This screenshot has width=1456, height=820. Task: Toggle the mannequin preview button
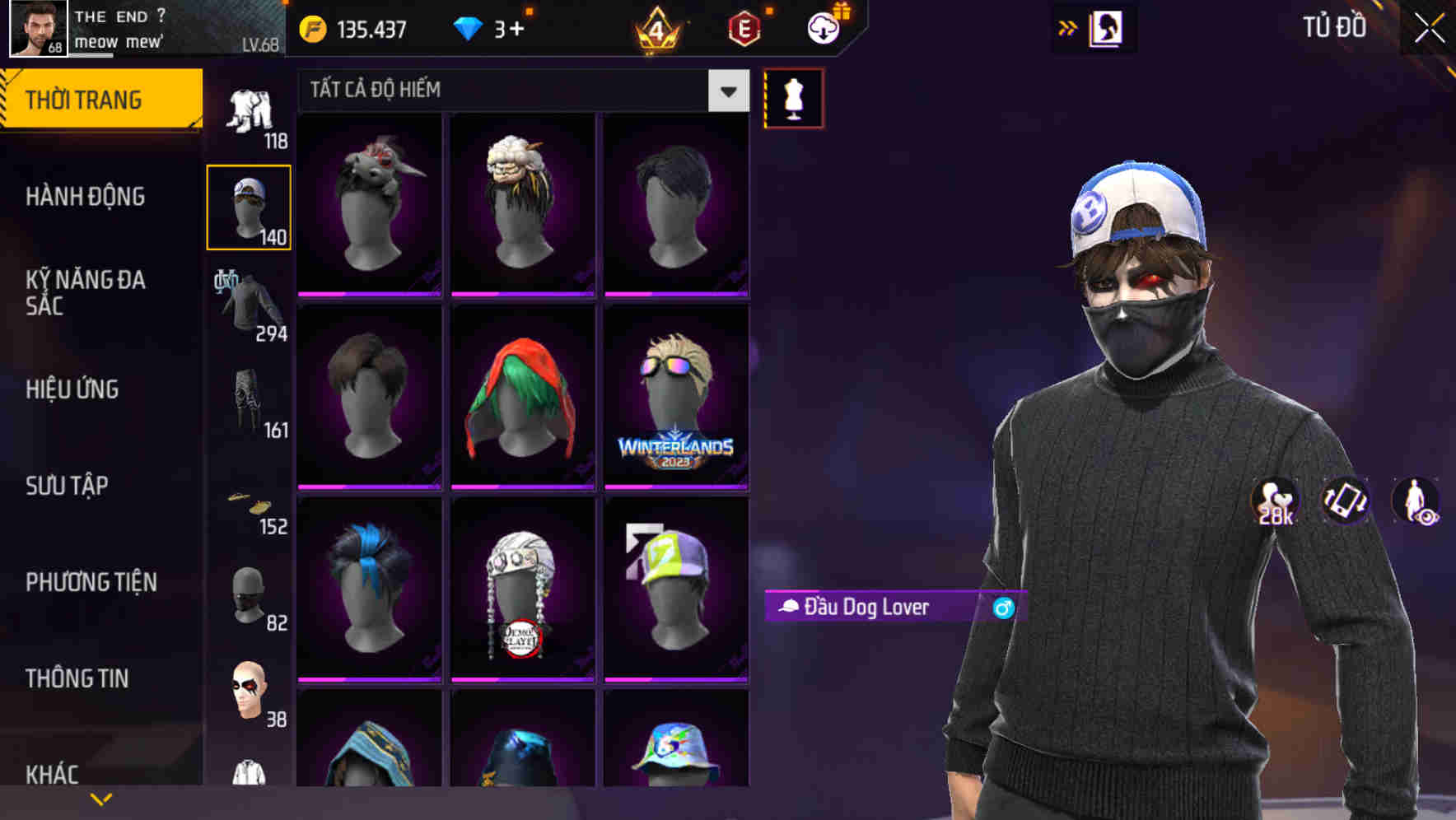pyautogui.click(x=793, y=97)
